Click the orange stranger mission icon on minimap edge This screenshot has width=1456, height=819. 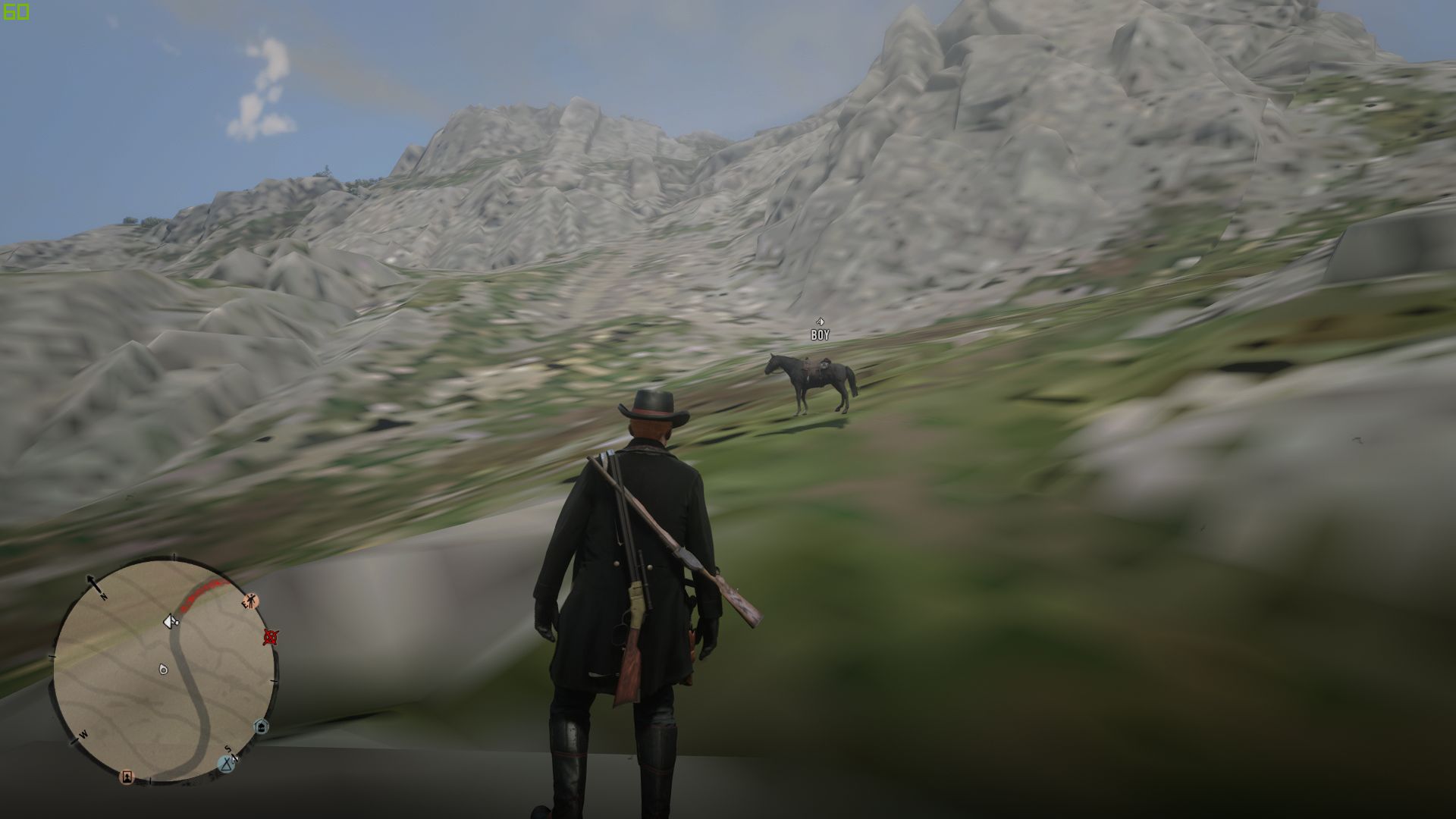coord(251,601)
